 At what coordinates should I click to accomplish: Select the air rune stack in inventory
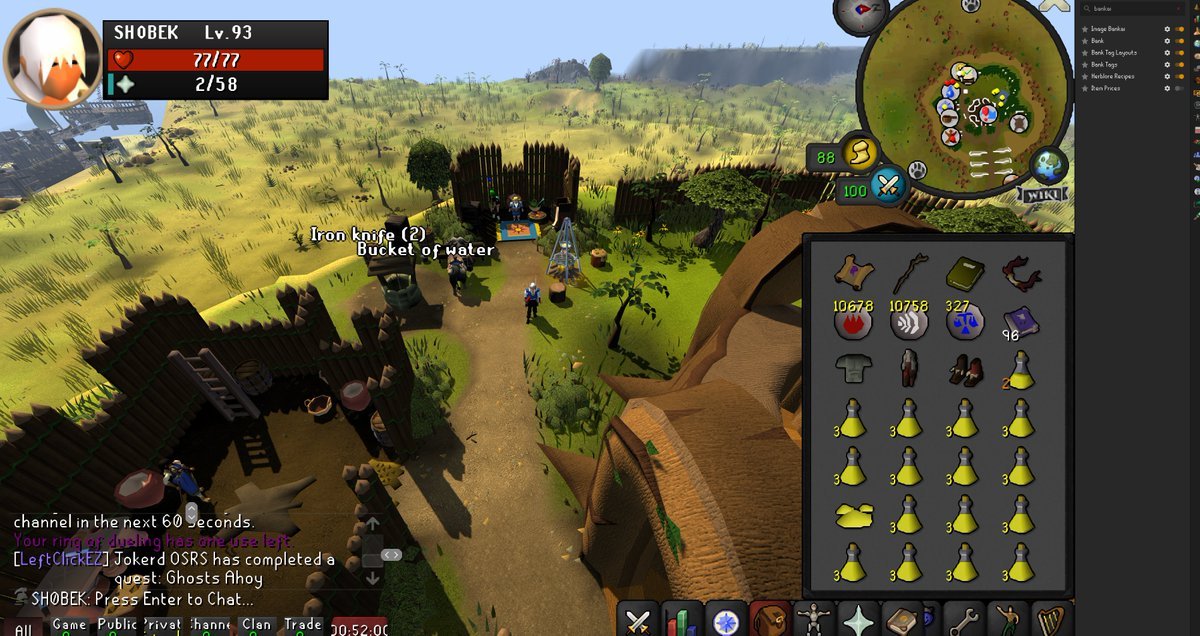[907, 321]
